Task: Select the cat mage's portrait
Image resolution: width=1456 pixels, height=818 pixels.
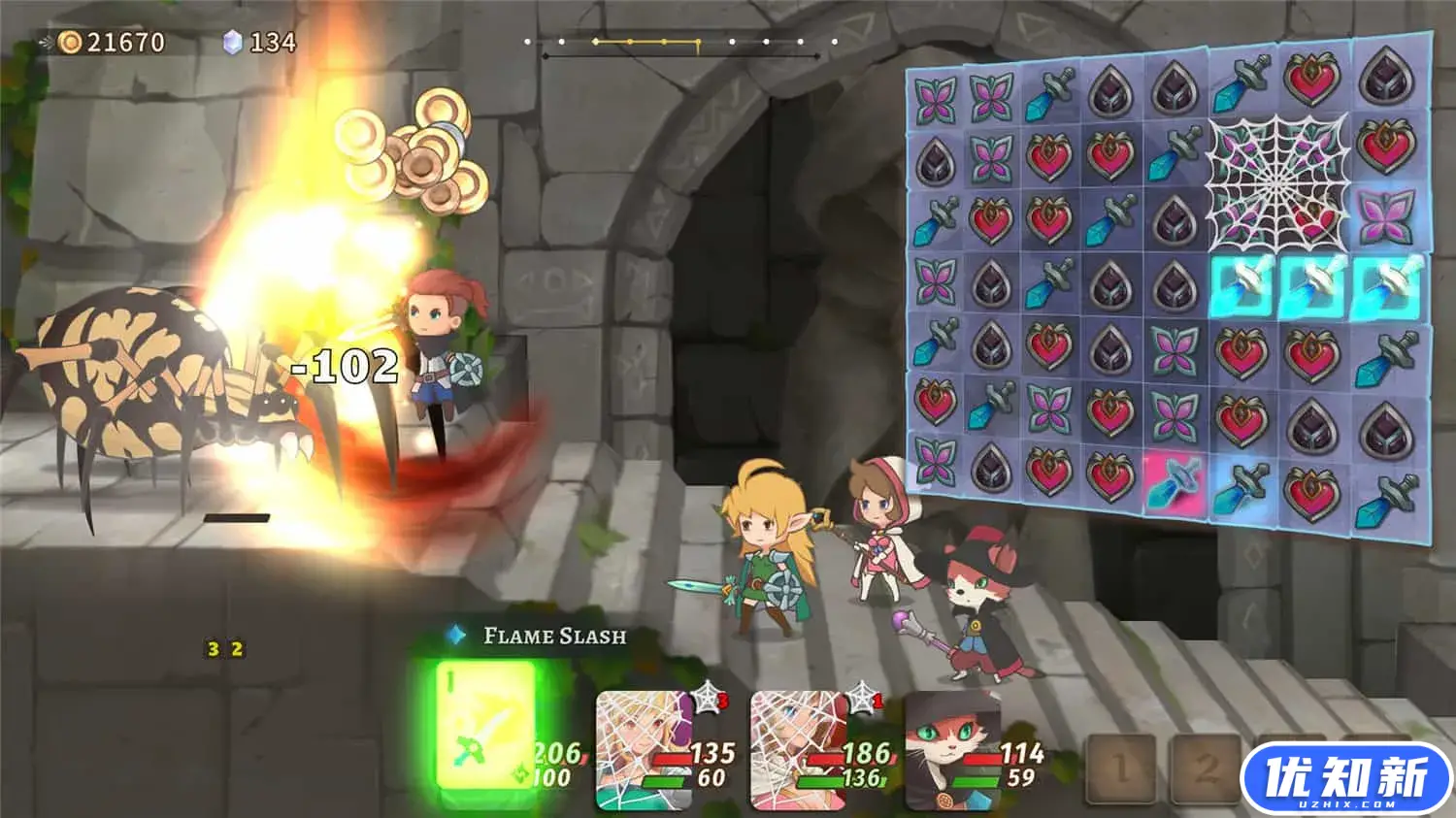Action: coord(951,747)
